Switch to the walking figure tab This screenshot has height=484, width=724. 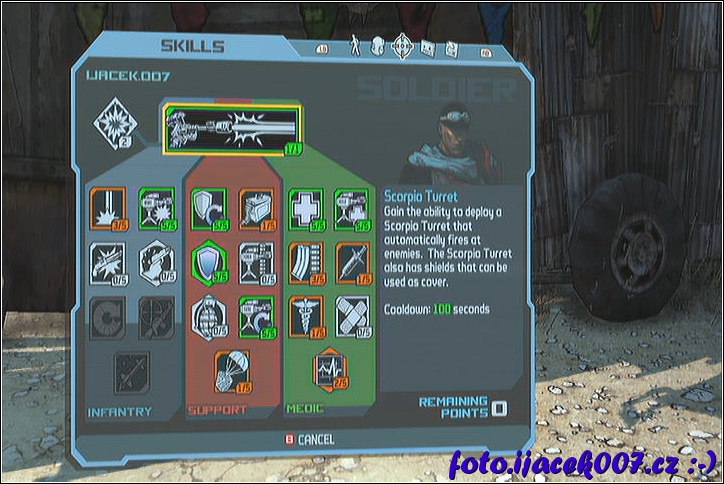355,46
